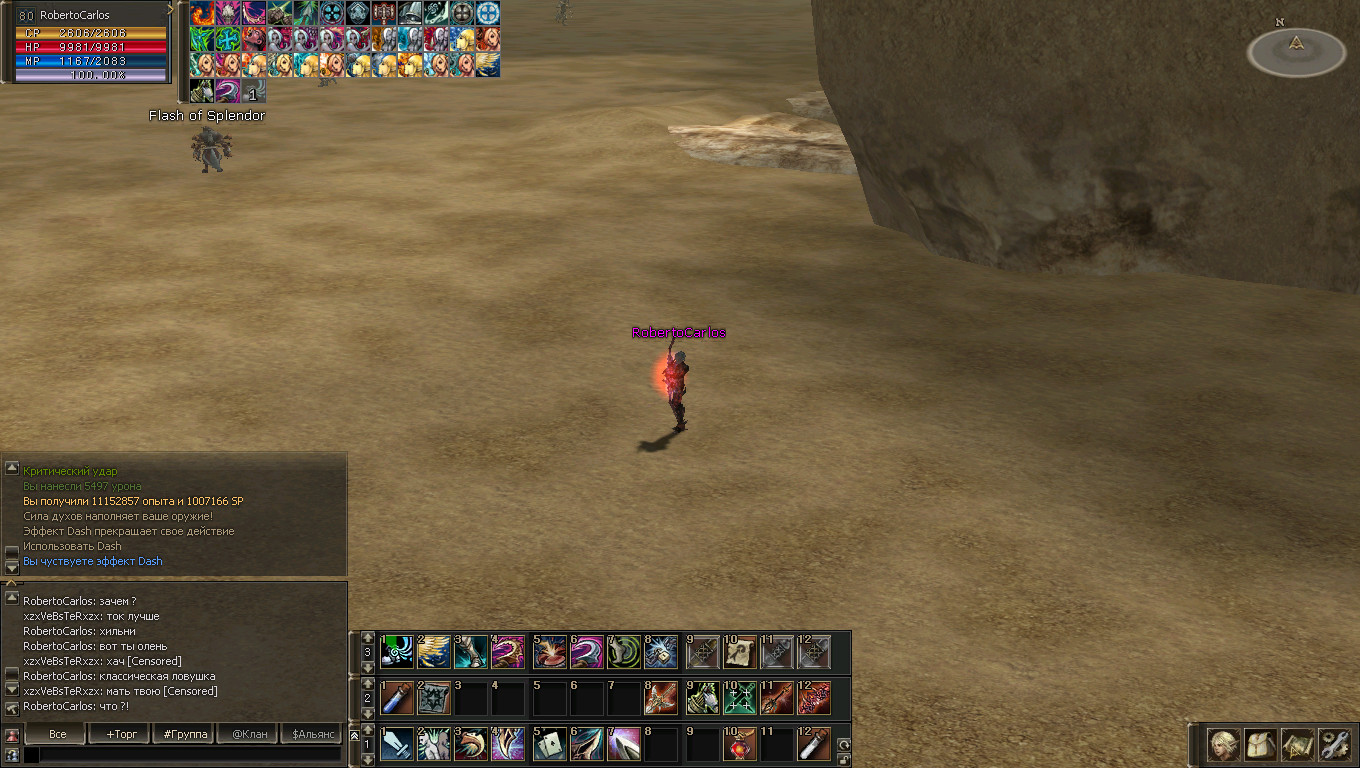Use the red potion in slot 10
1360x768 pixels.
tap(738, 744)
